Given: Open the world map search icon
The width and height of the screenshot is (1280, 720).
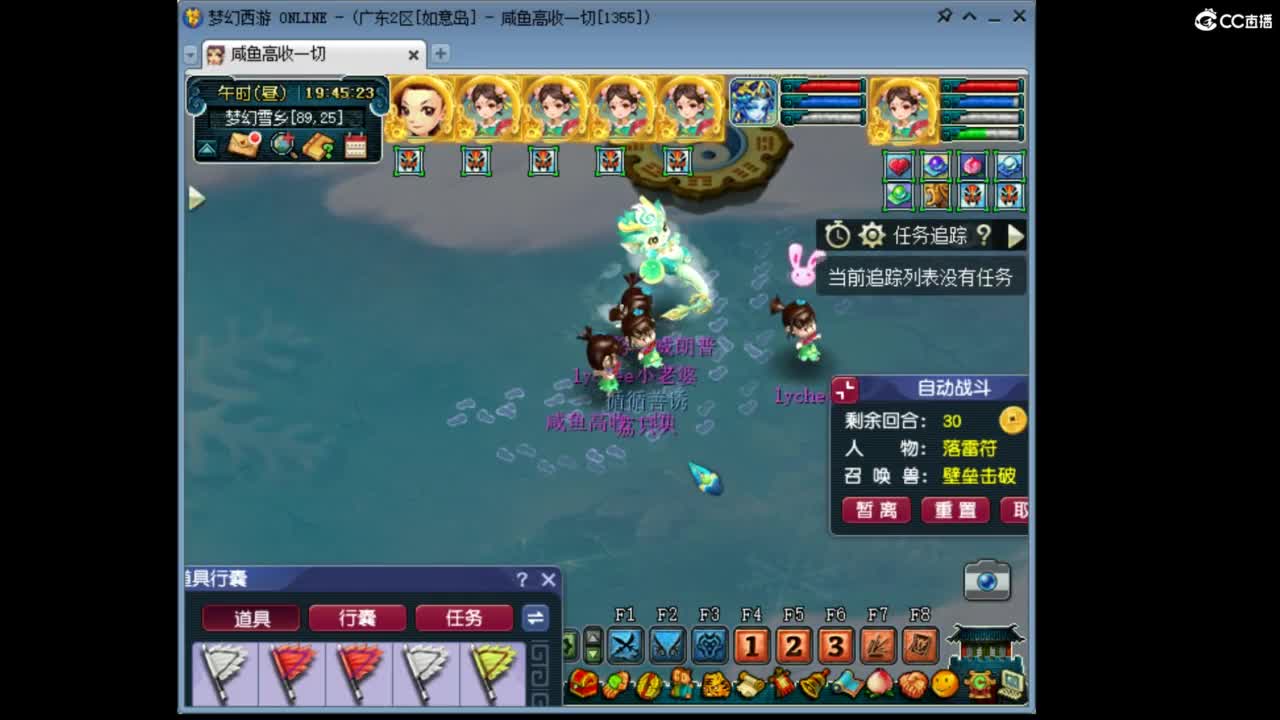Looking at the screenshot, I should [x=281, y=145].
